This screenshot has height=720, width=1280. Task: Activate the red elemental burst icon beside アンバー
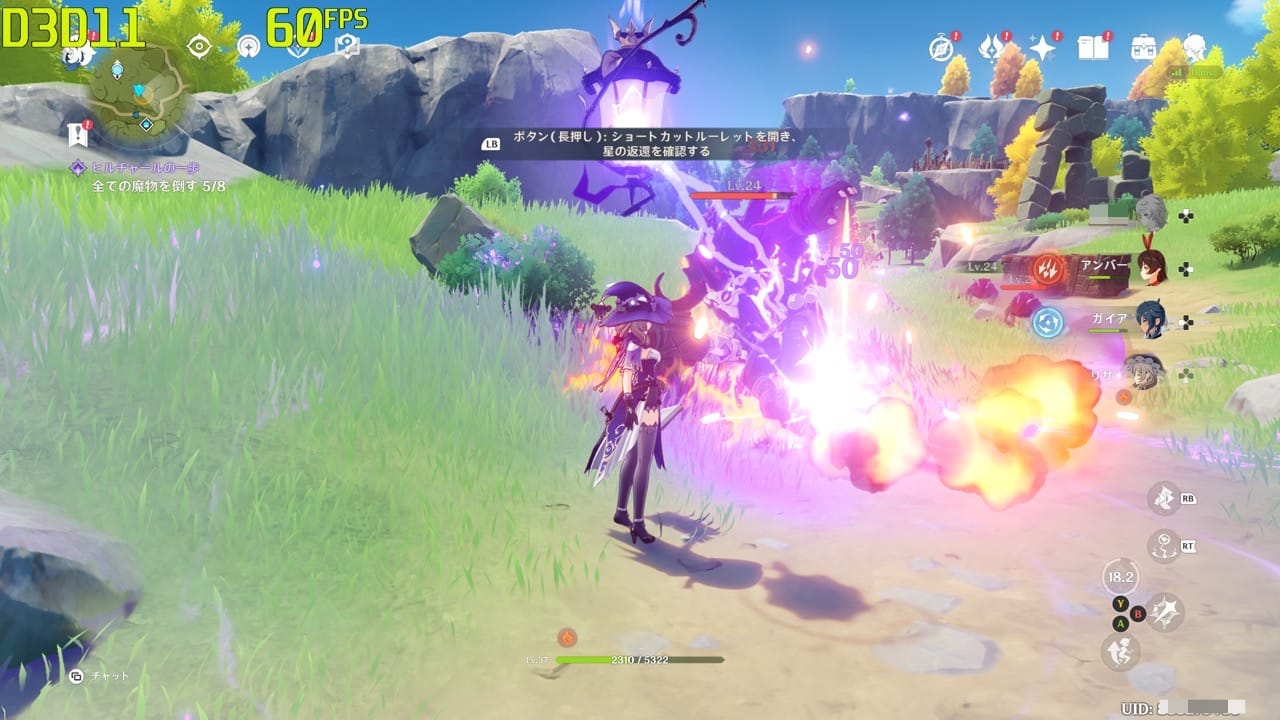[x=1049, y=268]
